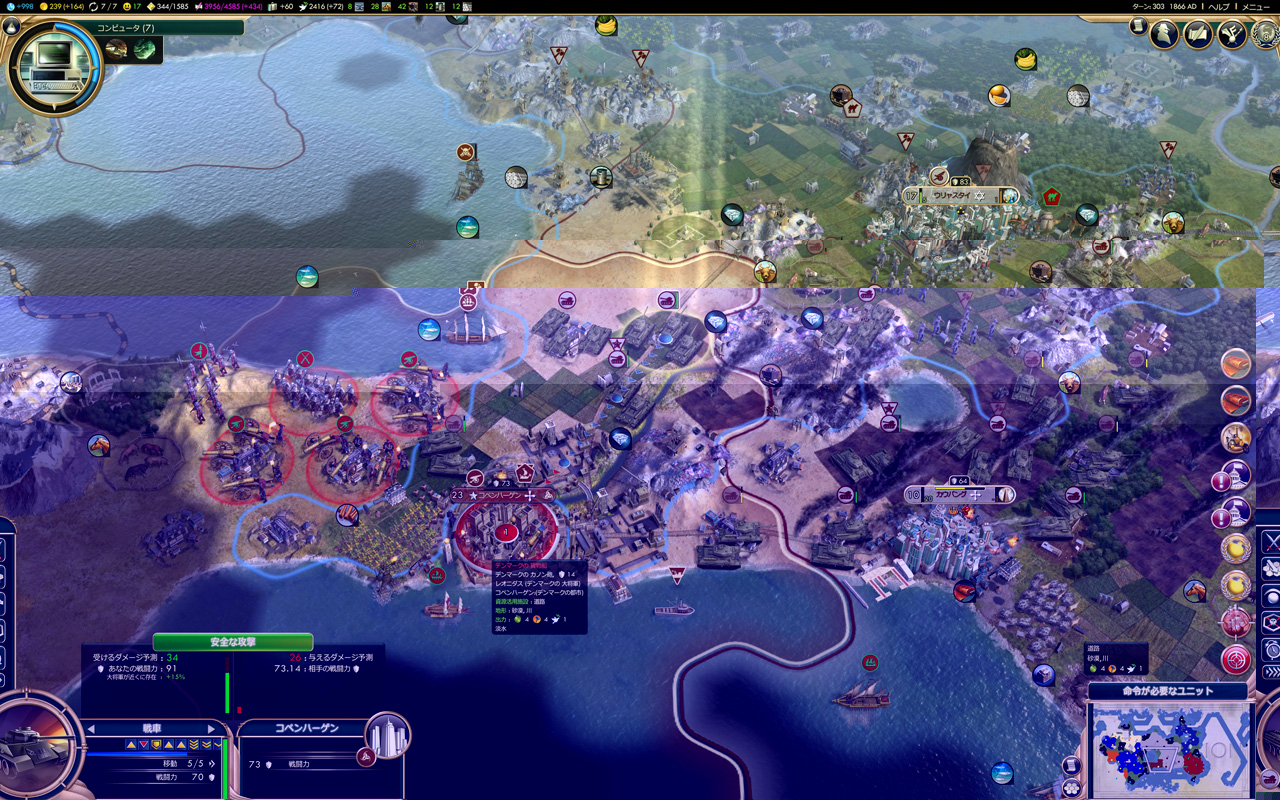This screenshot has width=1280, height=800.
Task: Open the espionage overview spy icon
Action: point(1164,34)
